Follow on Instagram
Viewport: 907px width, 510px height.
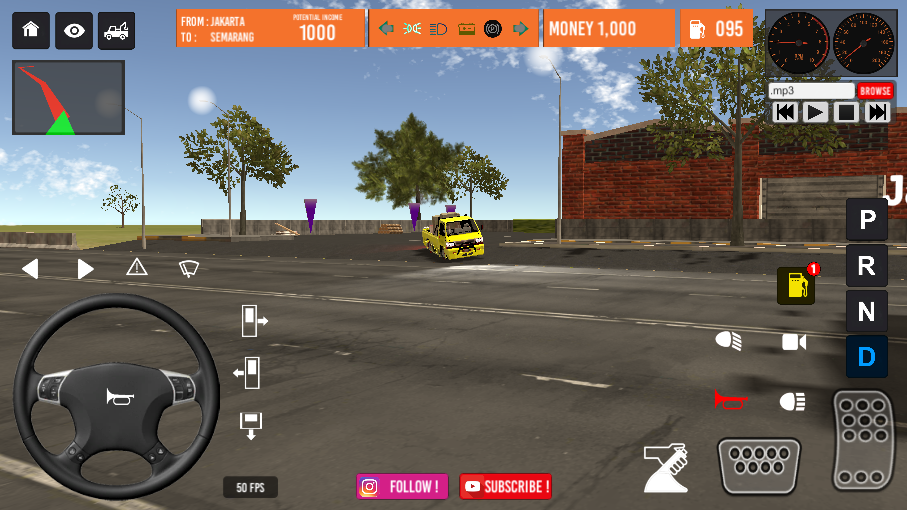(x=402, y=487)
